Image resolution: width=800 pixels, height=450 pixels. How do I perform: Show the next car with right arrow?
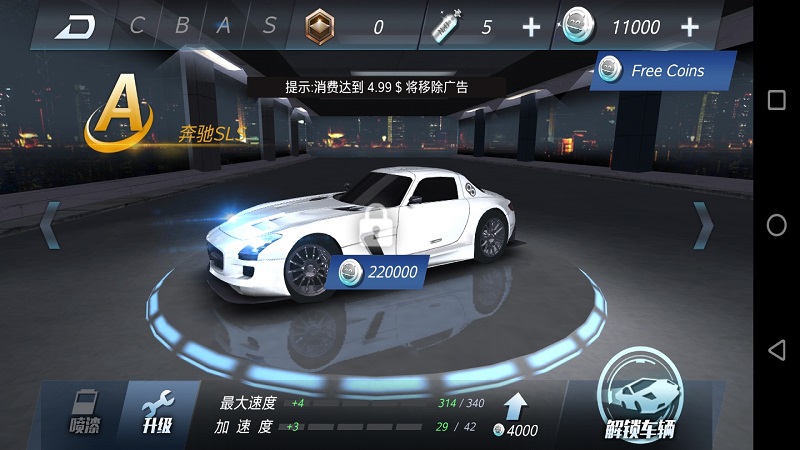click(x=703, y=224)
